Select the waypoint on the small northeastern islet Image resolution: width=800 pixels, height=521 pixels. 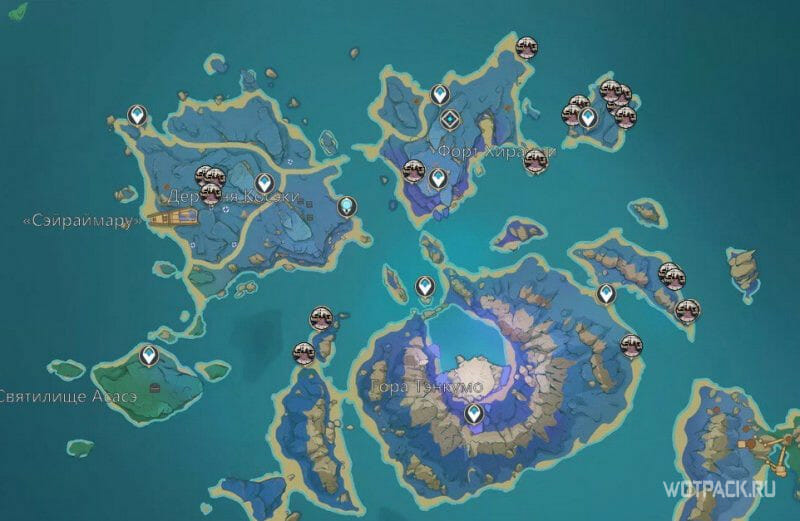tap(589, 119)
